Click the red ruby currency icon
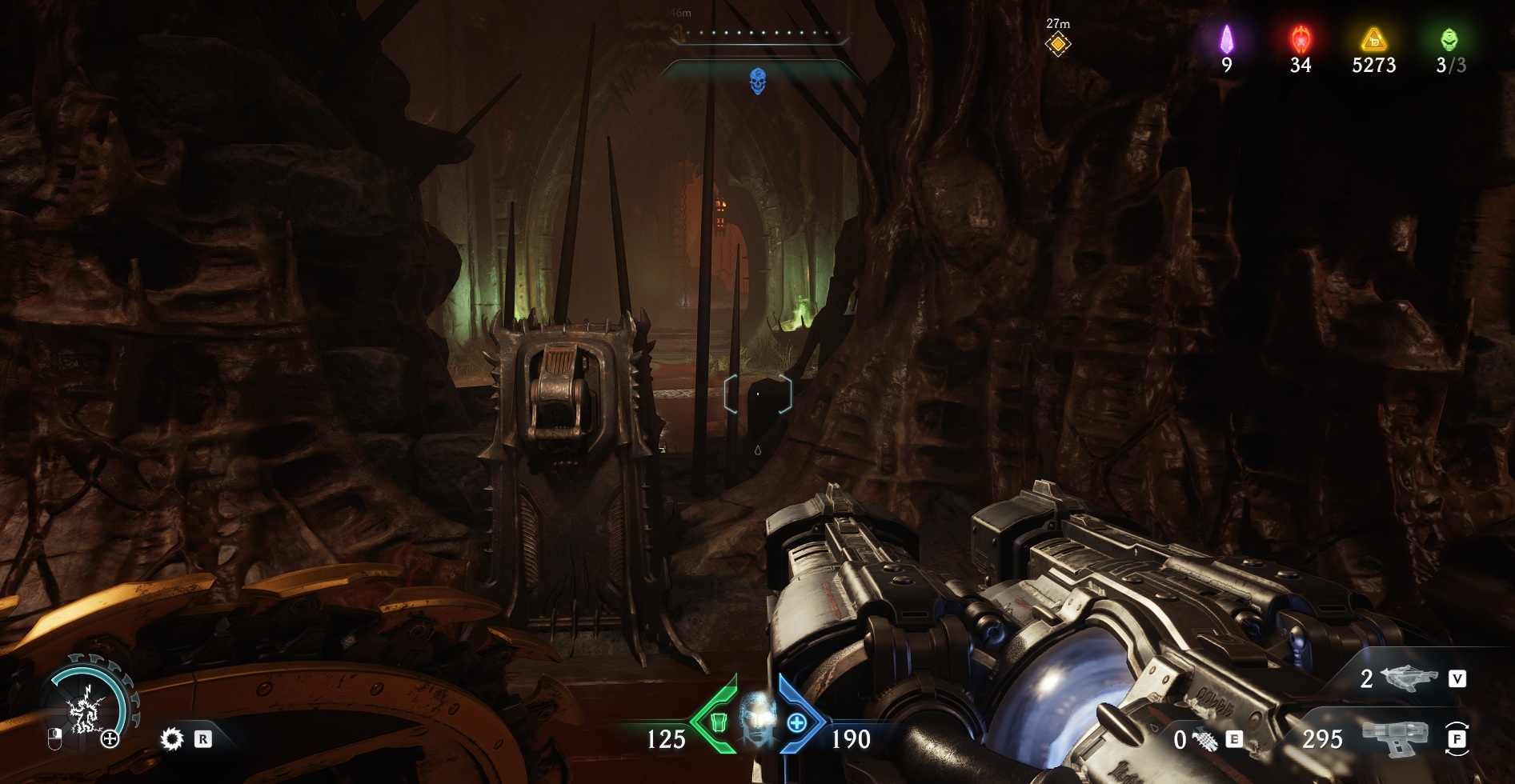The height and width of the screenshot is (784, 1515). pyautogui.click(x=1301, y=38)
